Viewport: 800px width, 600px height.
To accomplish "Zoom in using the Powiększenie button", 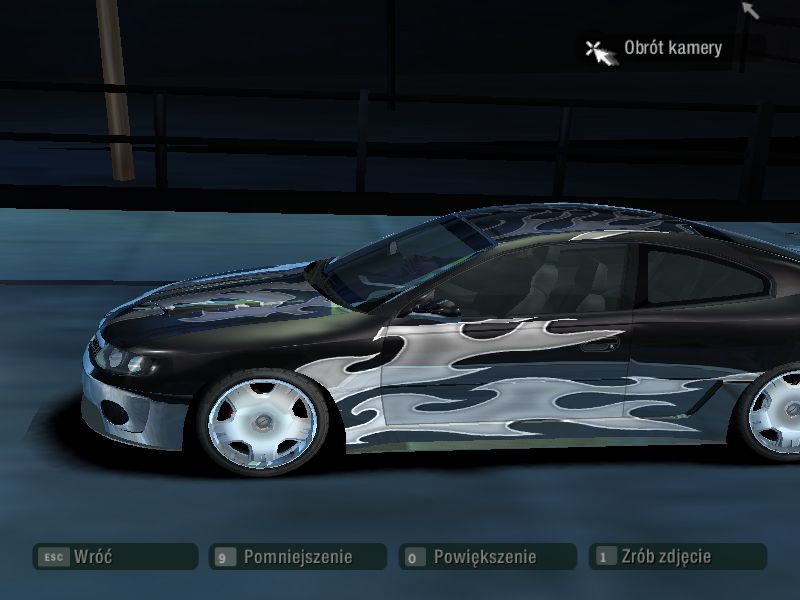I will [487, 557].
